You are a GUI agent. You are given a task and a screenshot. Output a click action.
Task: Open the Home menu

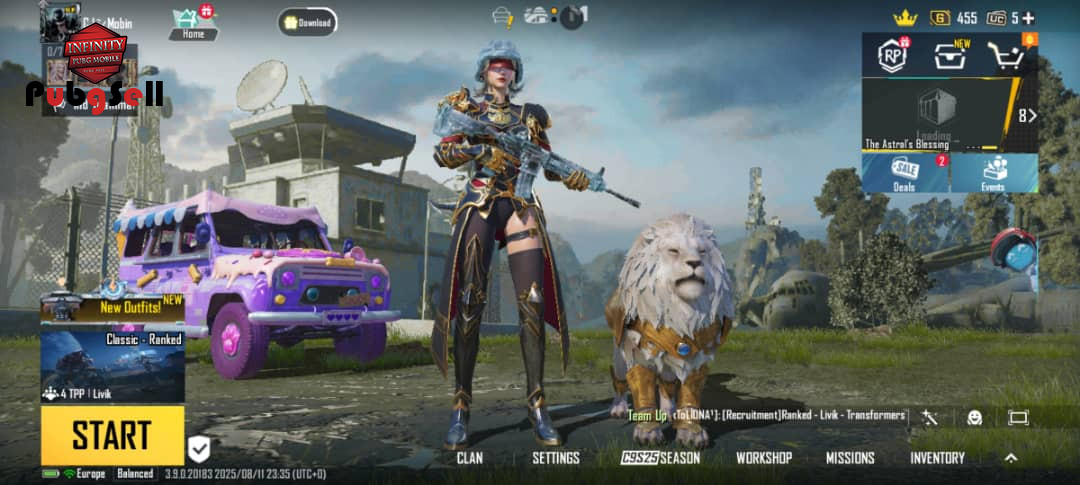[192, 22]
